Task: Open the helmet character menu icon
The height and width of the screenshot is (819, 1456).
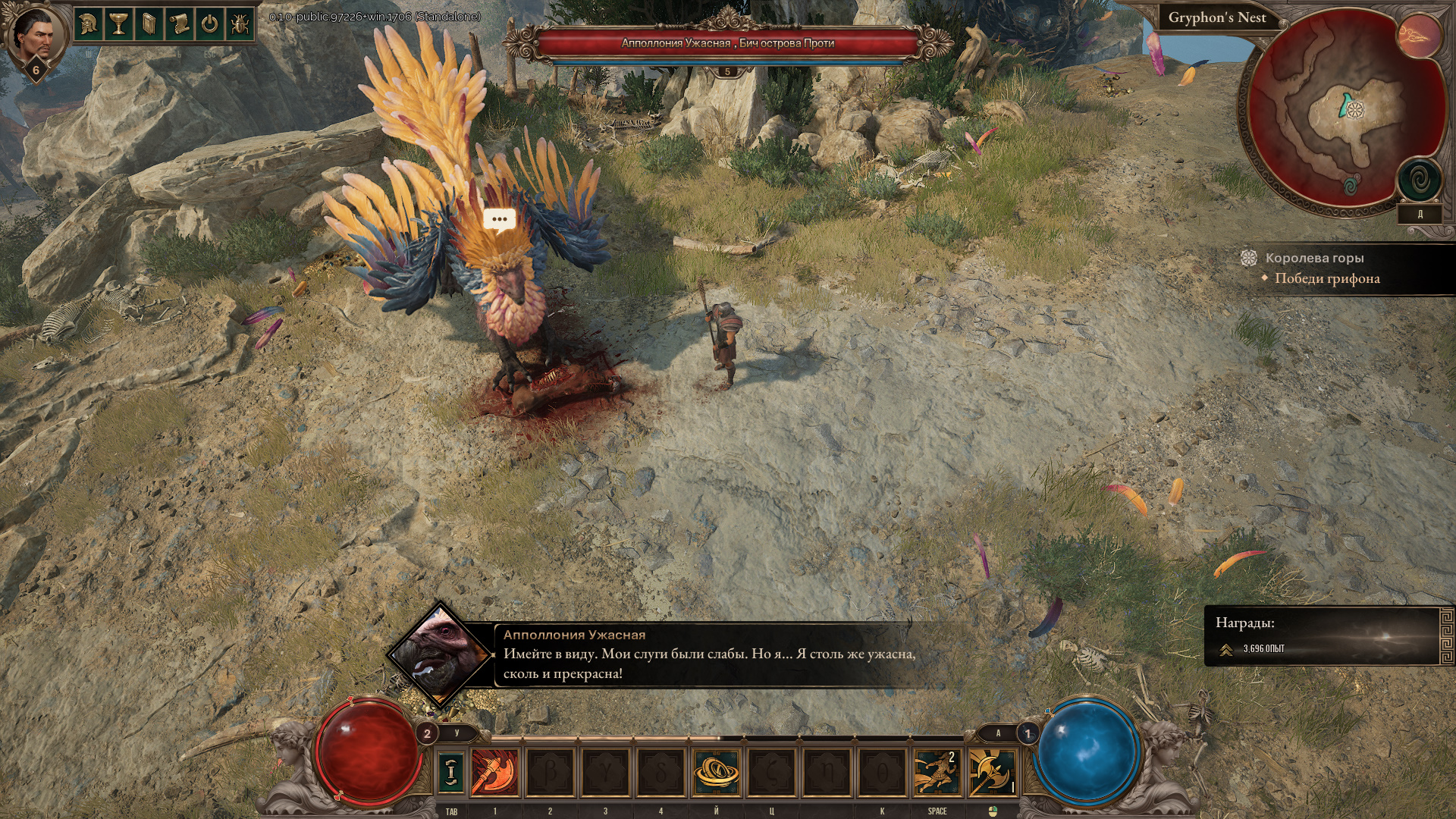Action: [x=89, y=24]
